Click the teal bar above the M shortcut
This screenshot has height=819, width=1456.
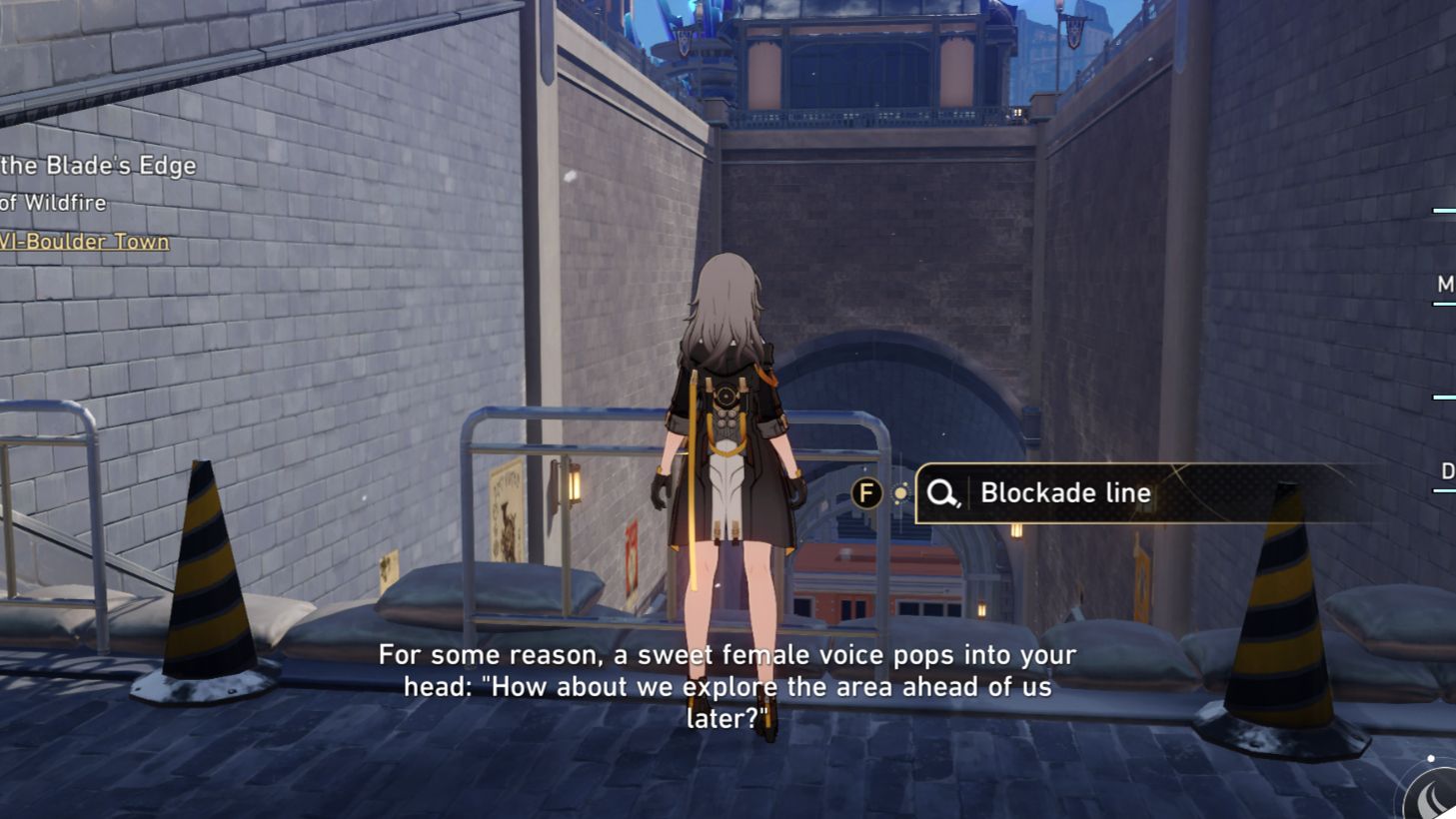(x=1442, y=212)
